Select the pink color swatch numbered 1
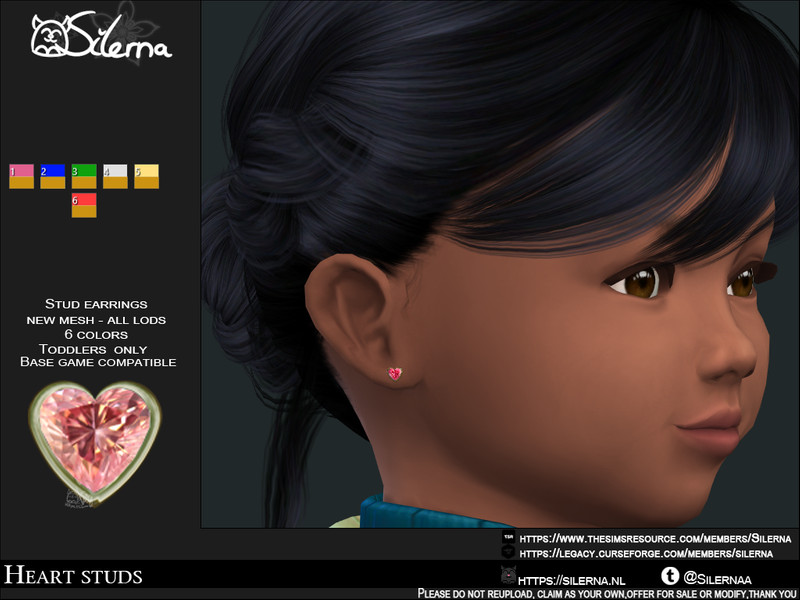 pyautogui.click(x=21, y=176)
